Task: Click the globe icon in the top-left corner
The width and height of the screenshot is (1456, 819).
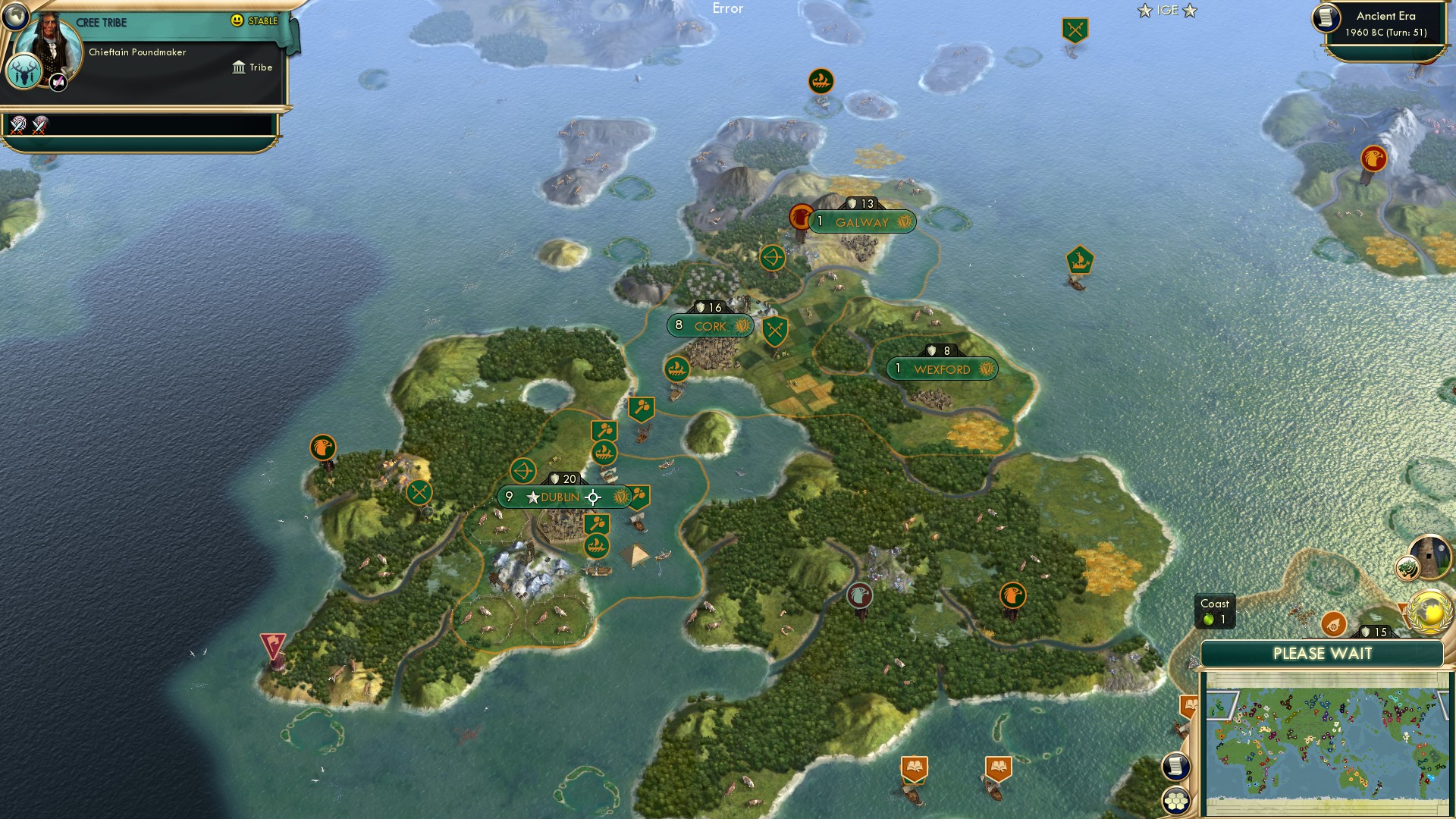Action: [14, 16]
